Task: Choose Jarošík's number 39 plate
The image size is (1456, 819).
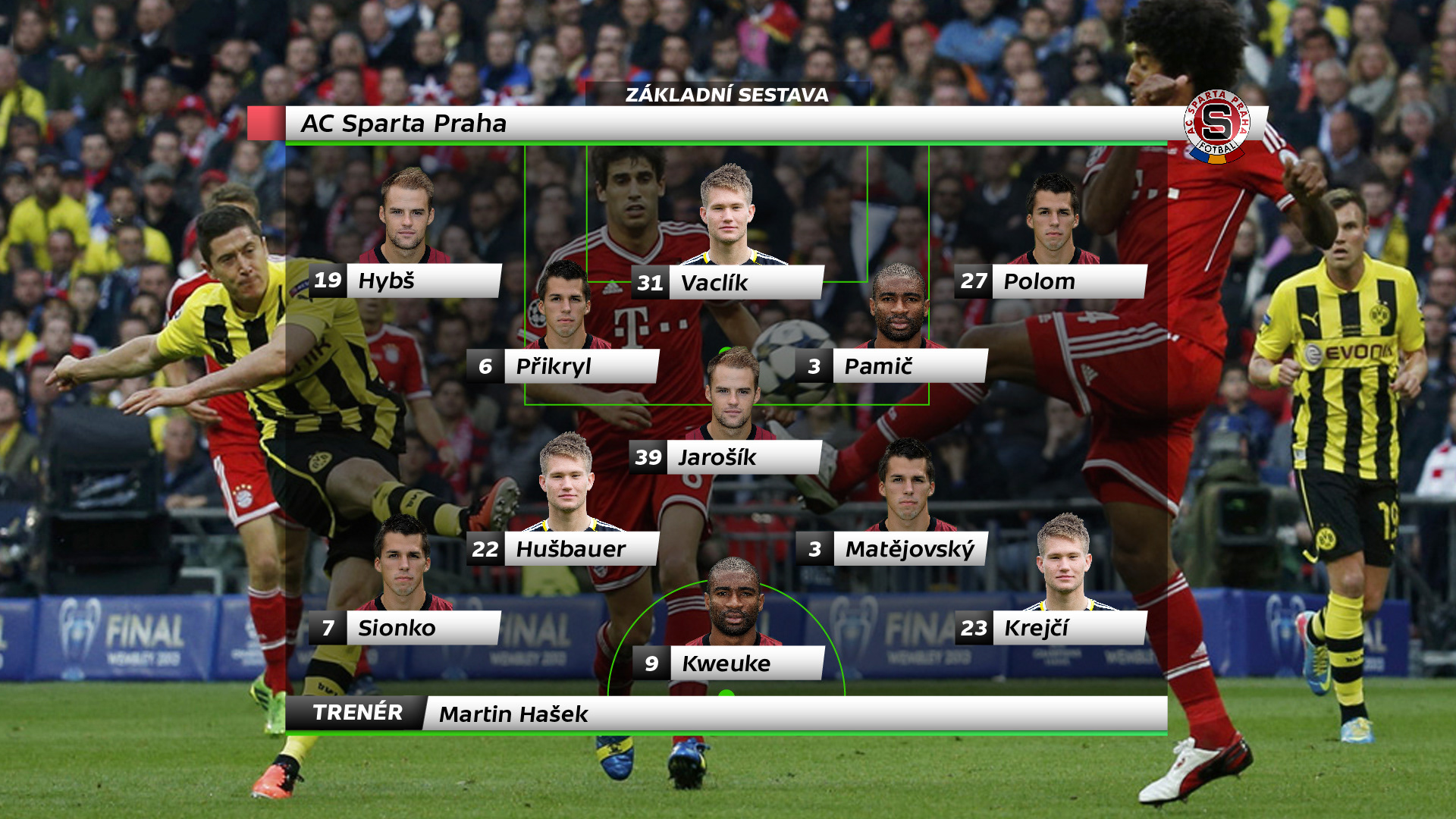Action: [x=726, y=457]
